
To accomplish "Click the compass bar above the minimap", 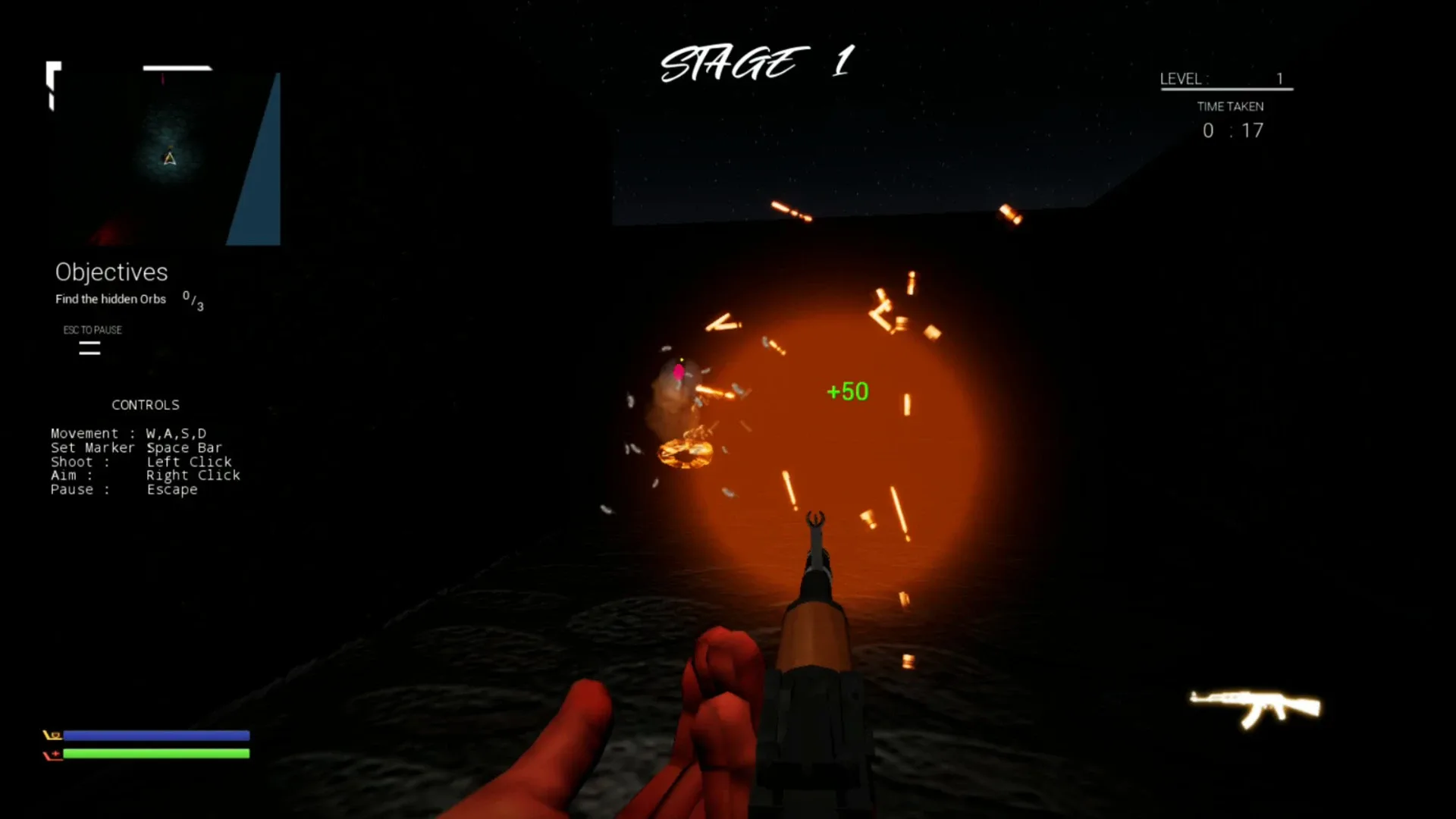I will [178, 68].
